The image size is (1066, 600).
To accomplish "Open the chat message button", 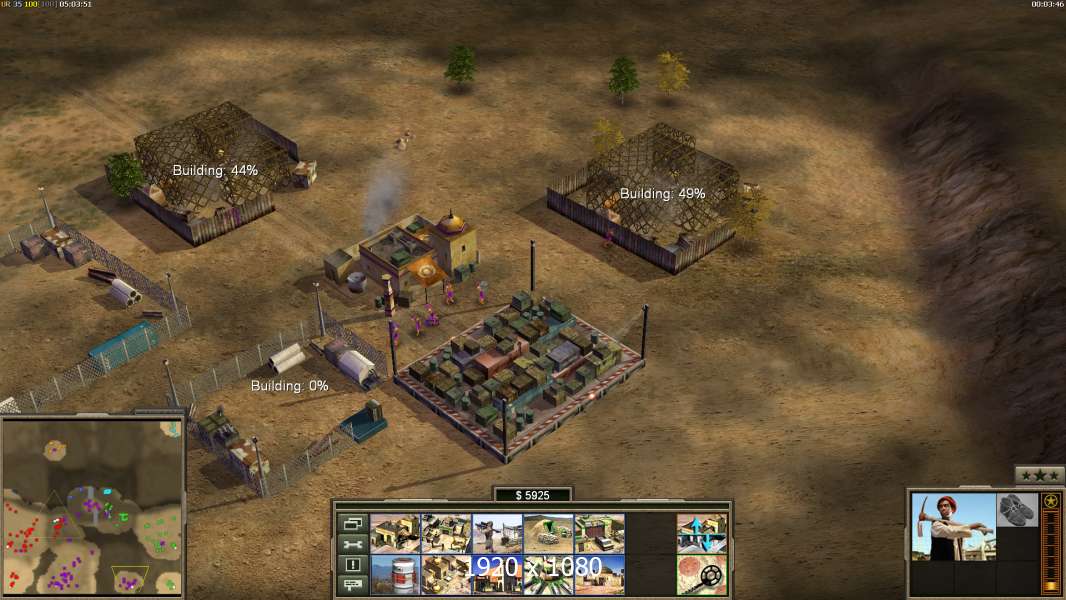I will point(352,585).
